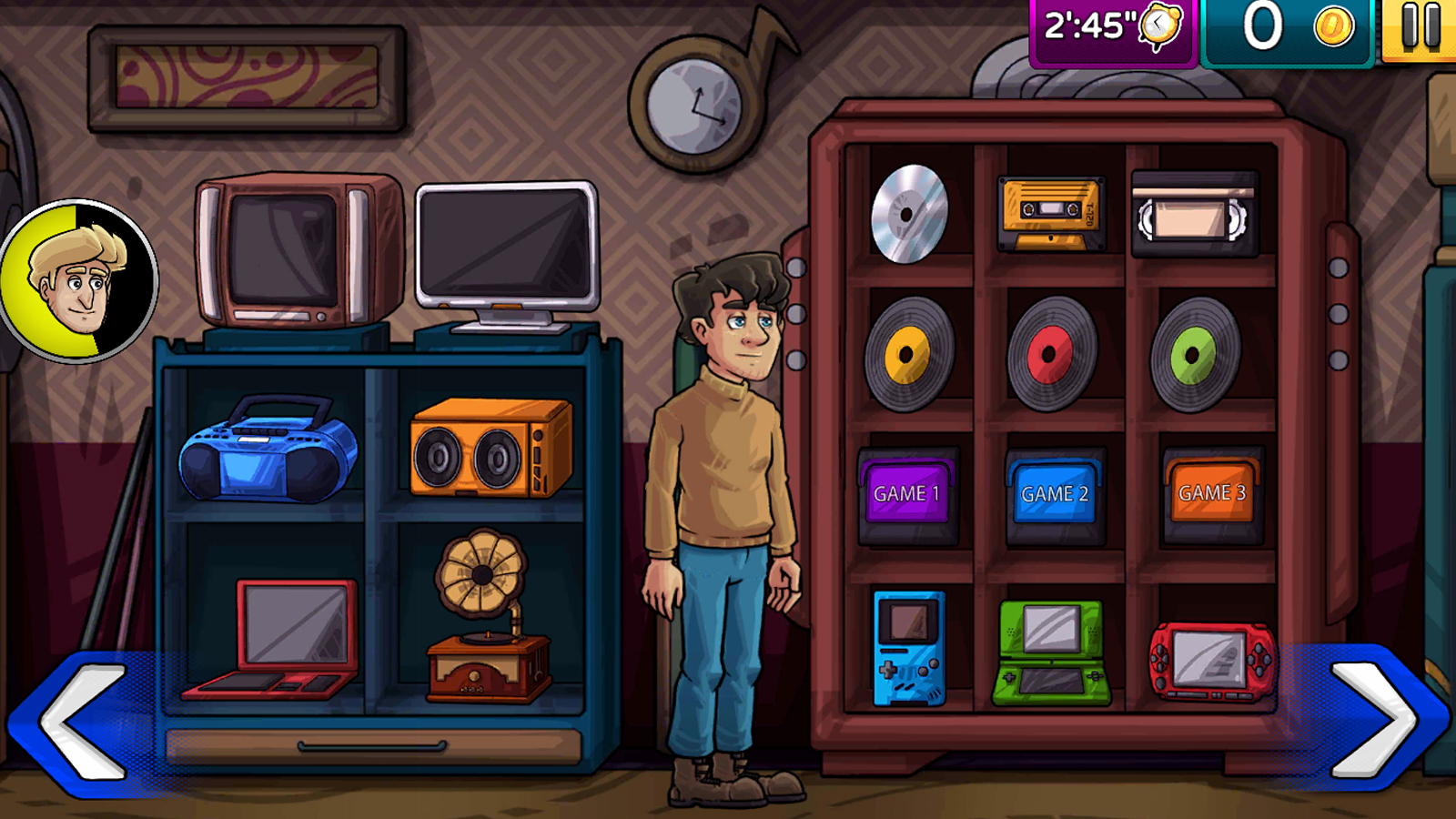Select the old CRT television

(x=297, y=252)
